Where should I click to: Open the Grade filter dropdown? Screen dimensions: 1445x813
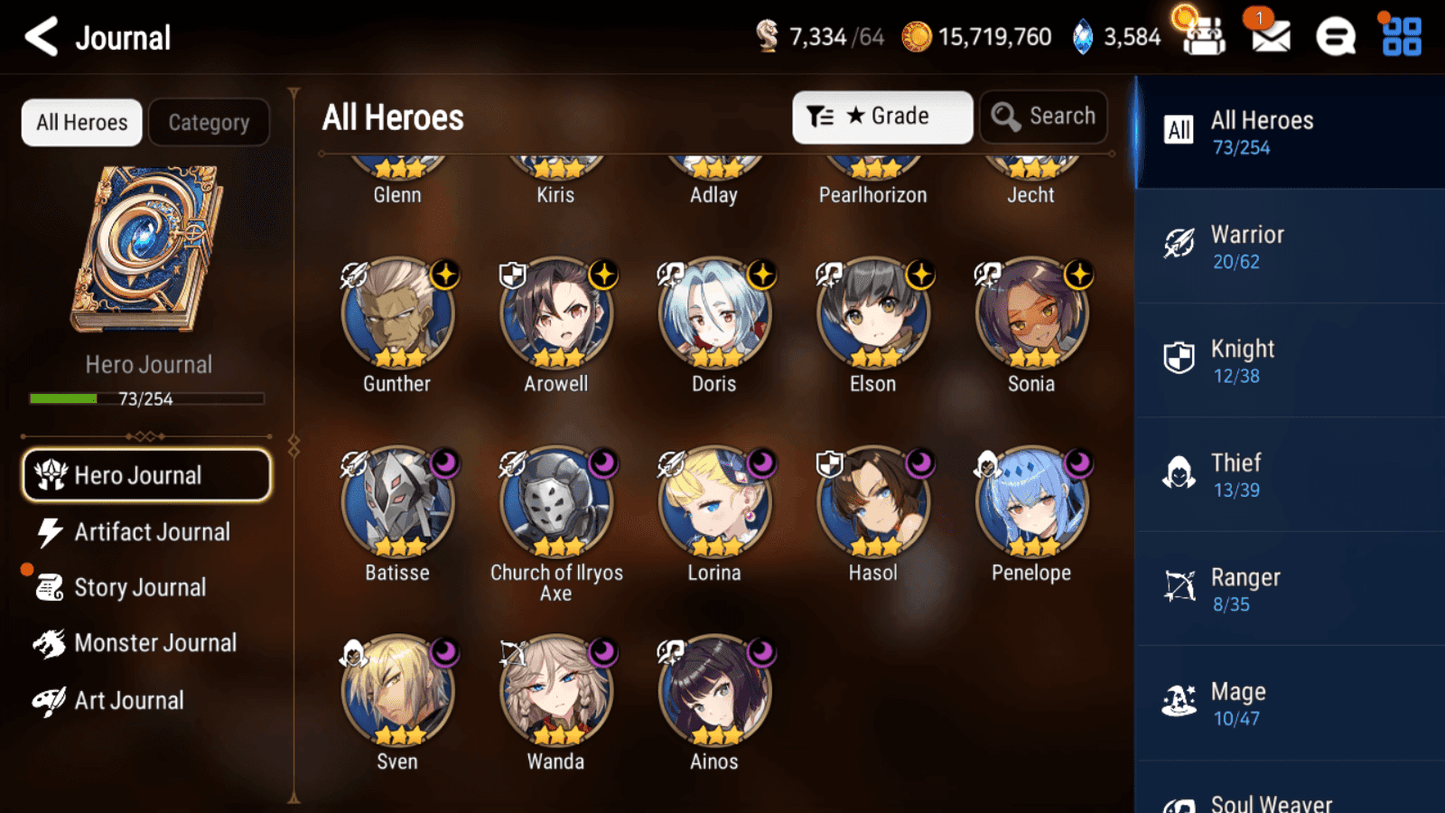[x=881, y=116]
